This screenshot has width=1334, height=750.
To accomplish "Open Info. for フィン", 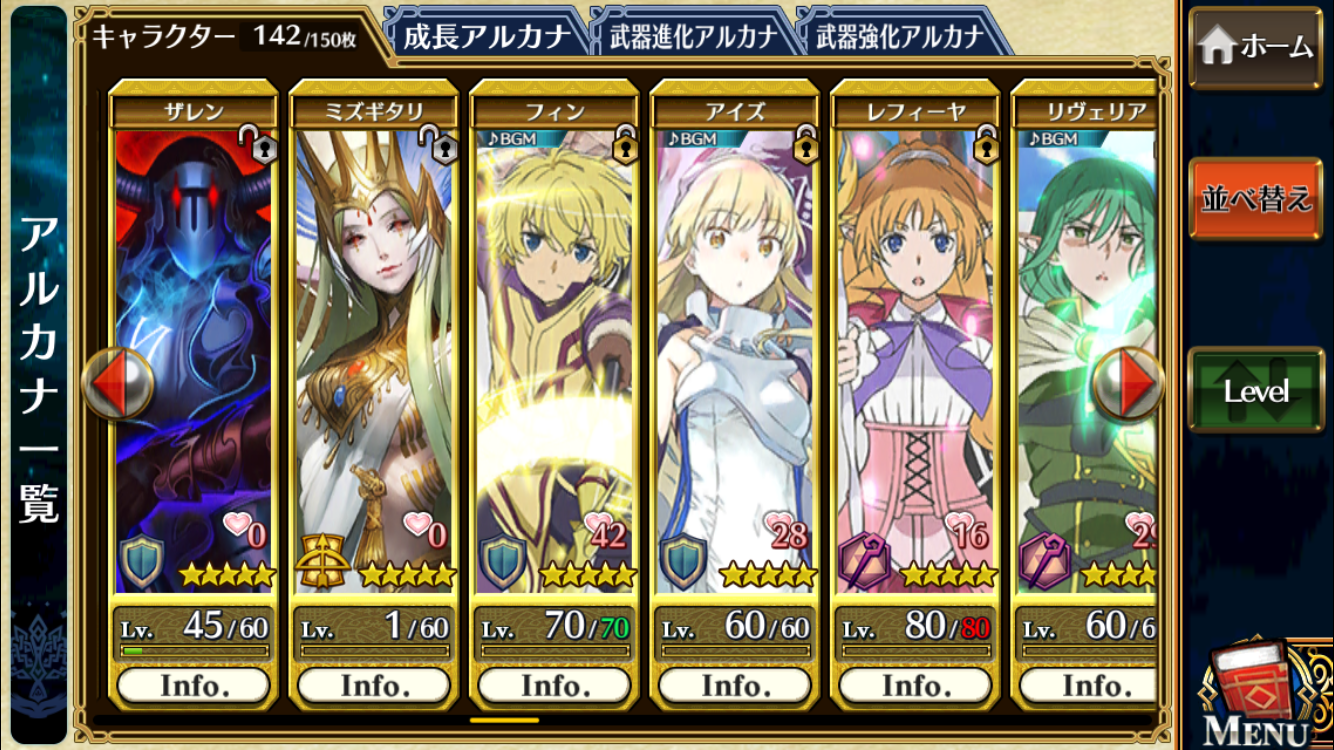I will tap(554, 685).
